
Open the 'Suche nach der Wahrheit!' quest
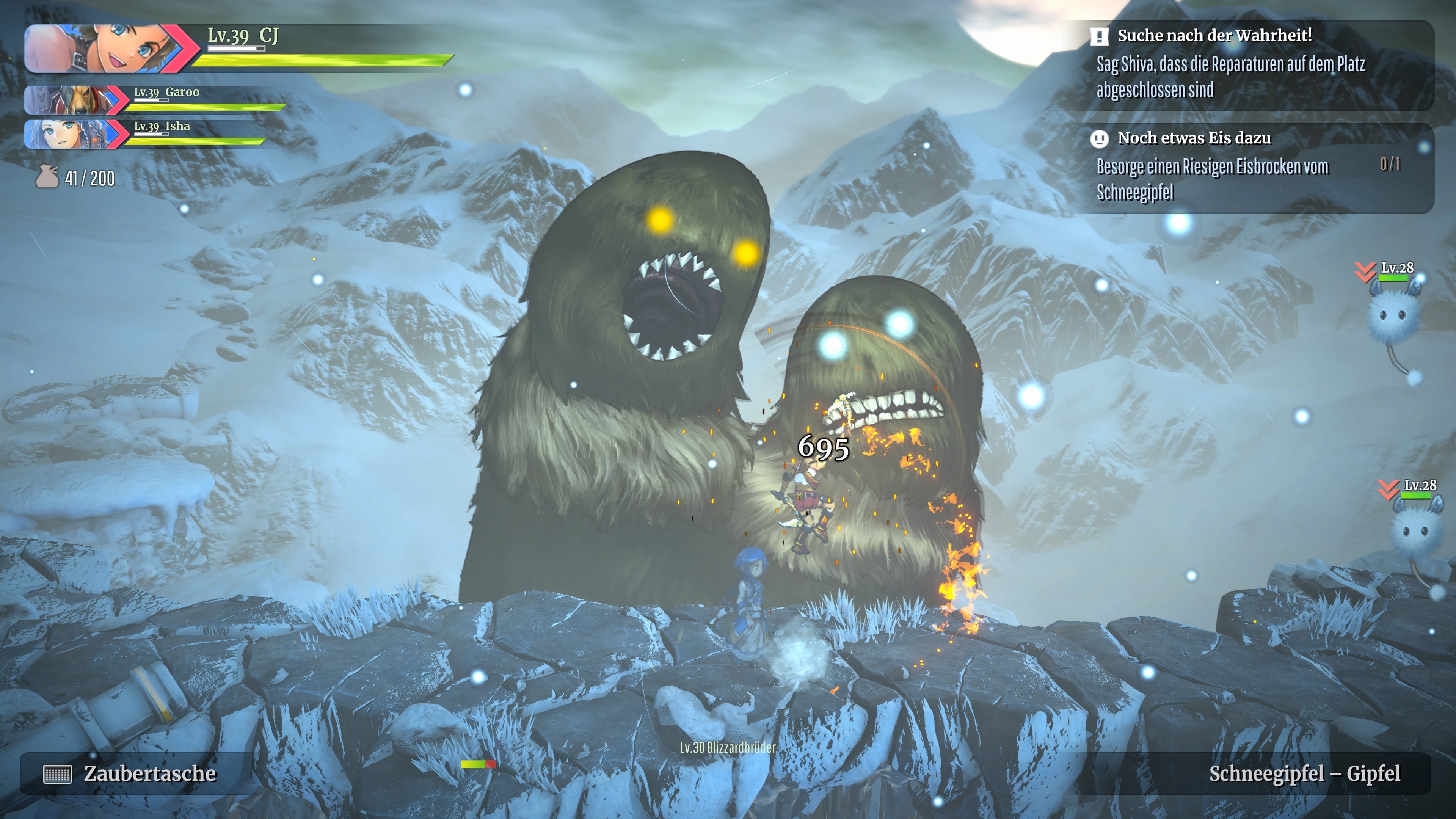coord(1214,36)
